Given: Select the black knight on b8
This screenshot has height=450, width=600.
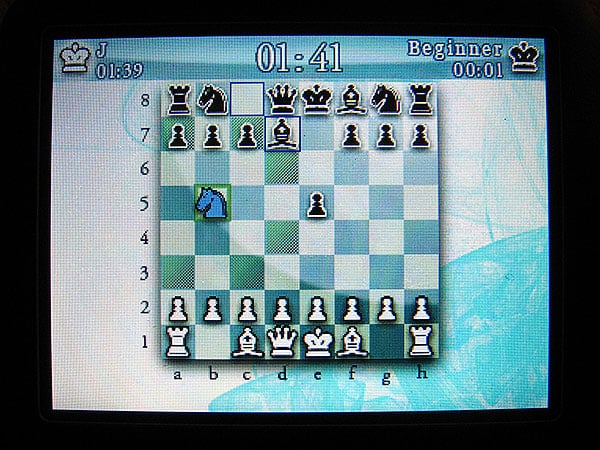Looking at the screenshot, I should [x=212, y=99].
